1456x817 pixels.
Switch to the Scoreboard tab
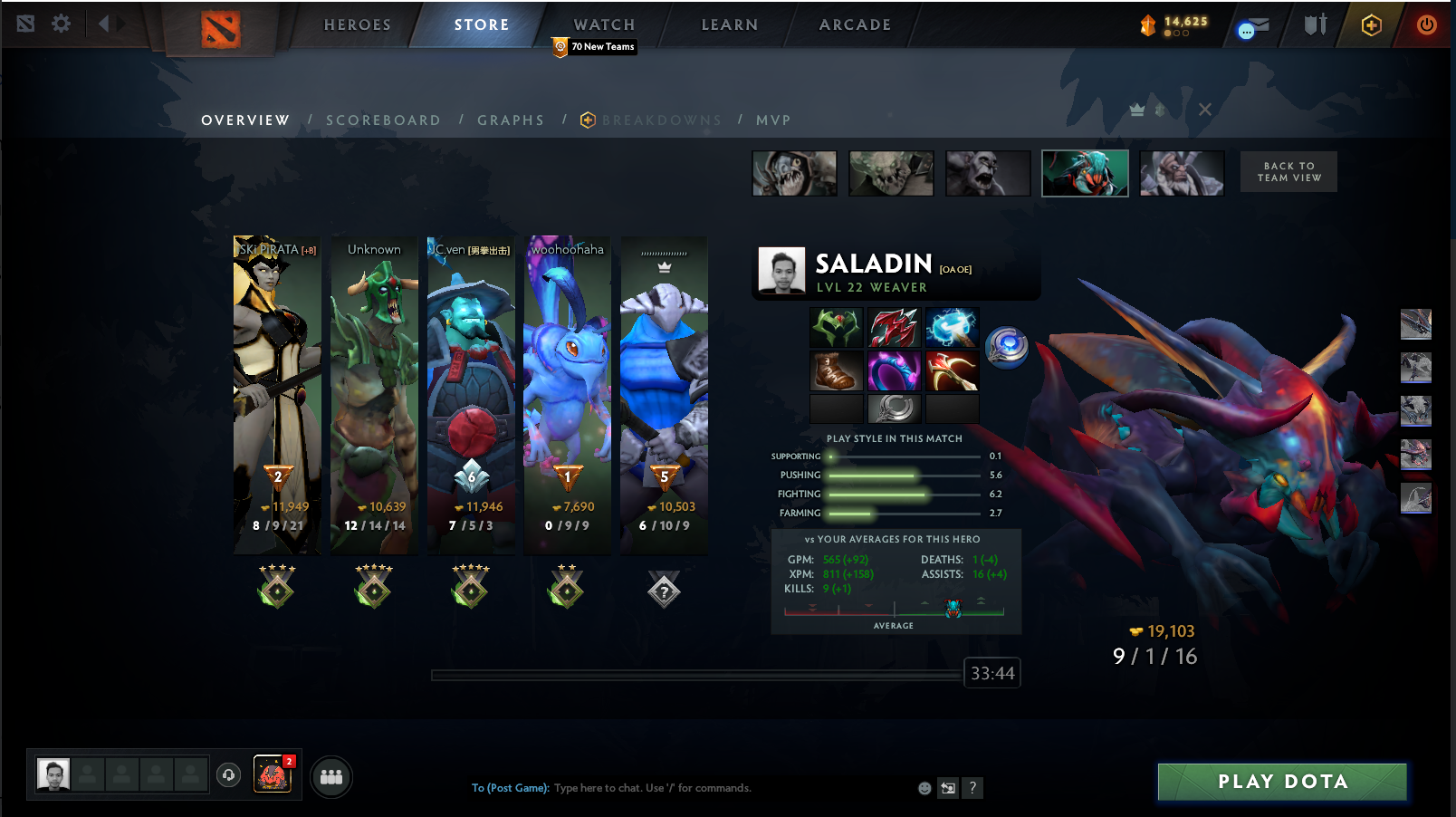383,120
